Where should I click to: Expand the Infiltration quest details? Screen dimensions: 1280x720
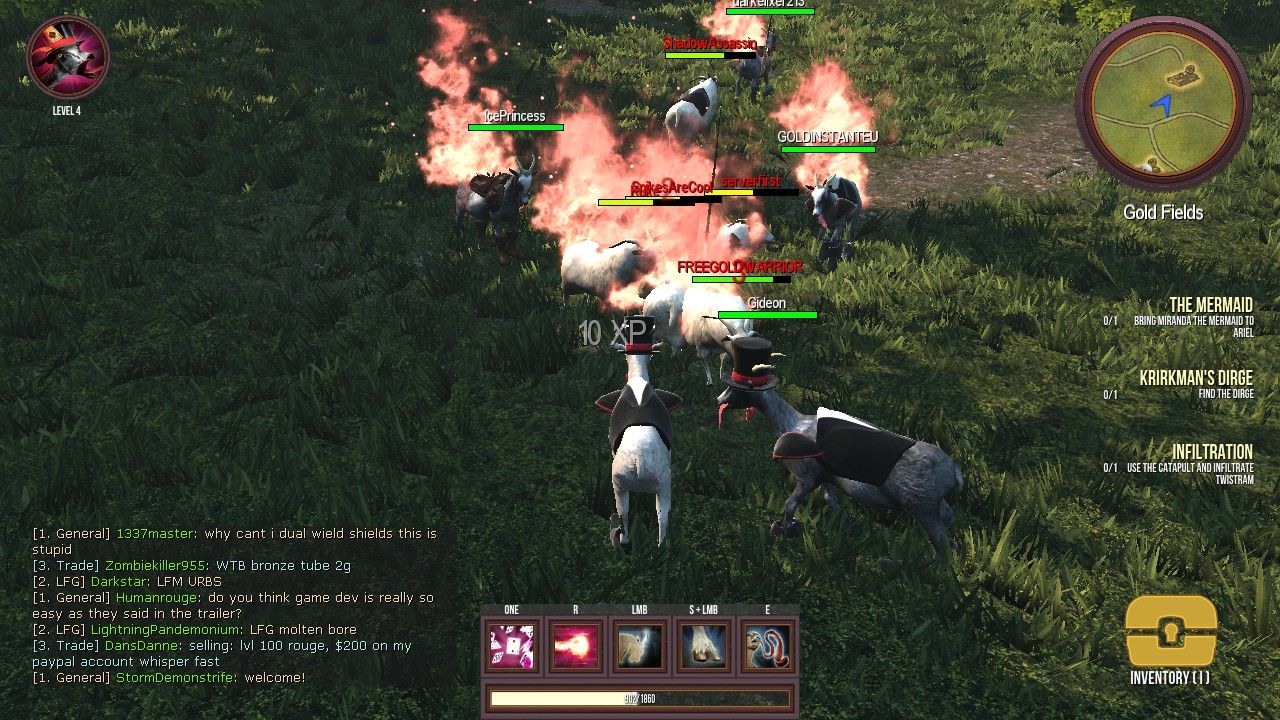point(1213,452)
